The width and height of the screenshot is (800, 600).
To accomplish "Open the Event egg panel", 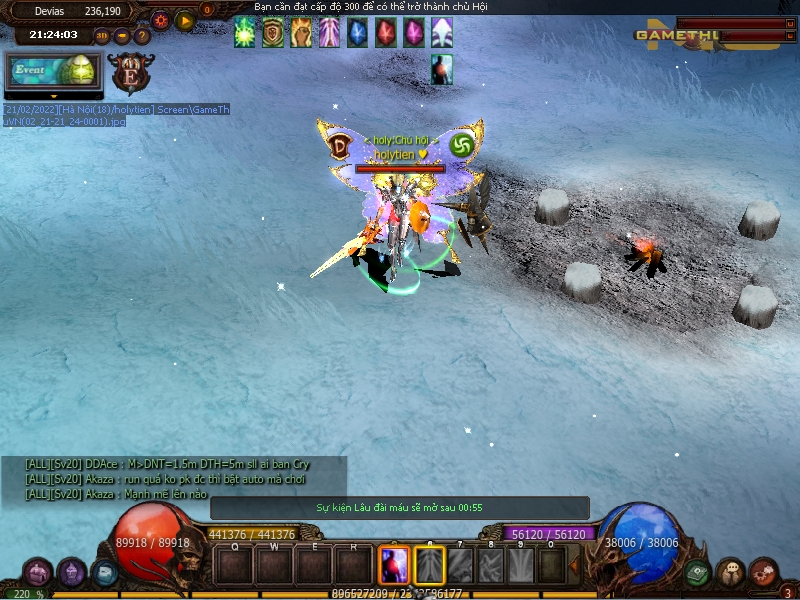I will coord(54,71).
